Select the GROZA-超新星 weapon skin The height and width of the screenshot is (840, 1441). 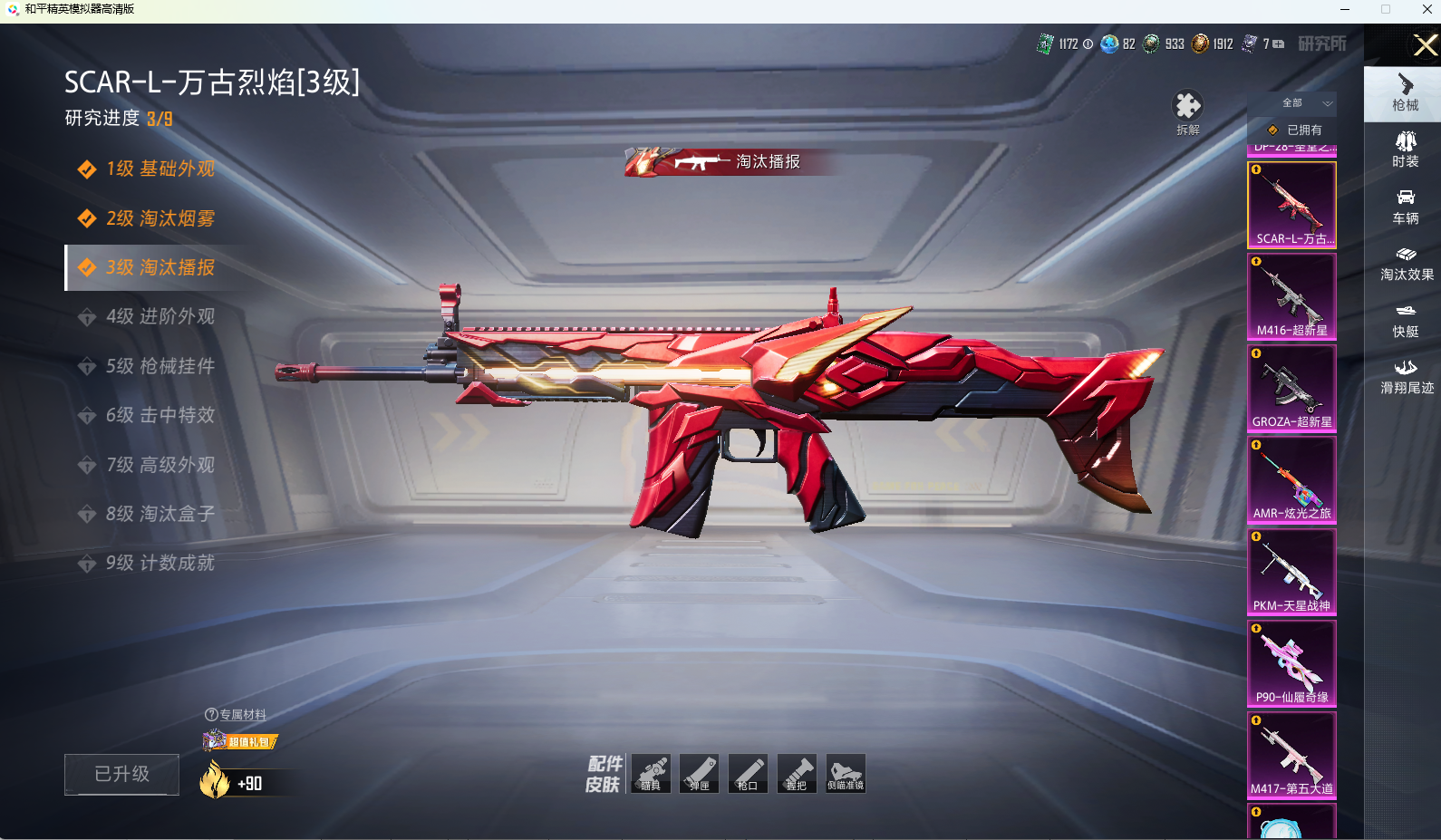click(1291, 388)
